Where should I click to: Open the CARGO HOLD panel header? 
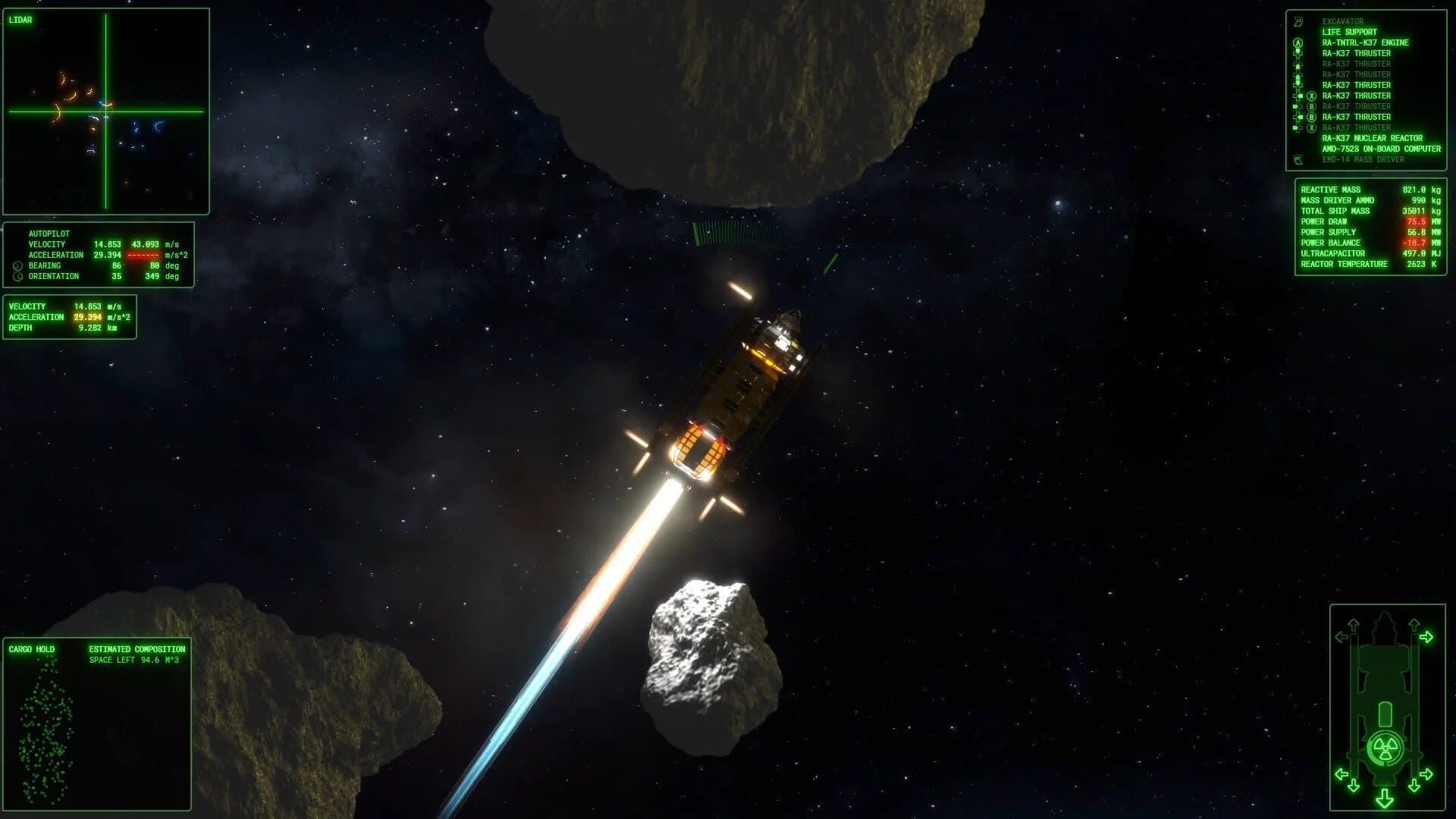click(30, 649)
